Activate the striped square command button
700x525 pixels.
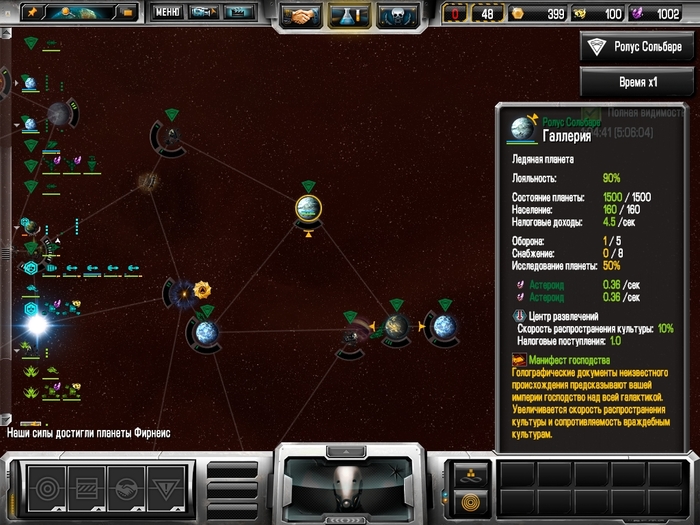tap(85, 489)
